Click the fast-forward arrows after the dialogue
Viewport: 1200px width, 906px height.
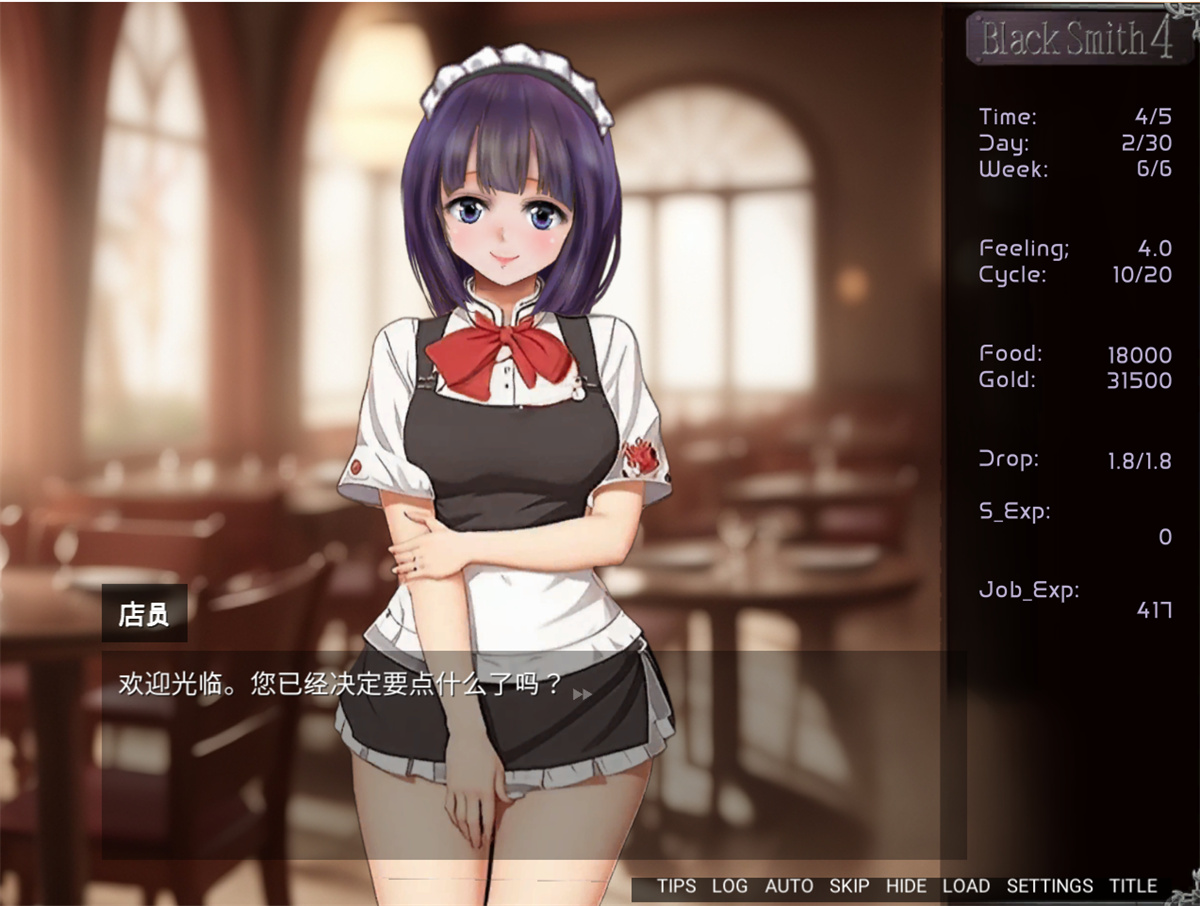point(582,693)
